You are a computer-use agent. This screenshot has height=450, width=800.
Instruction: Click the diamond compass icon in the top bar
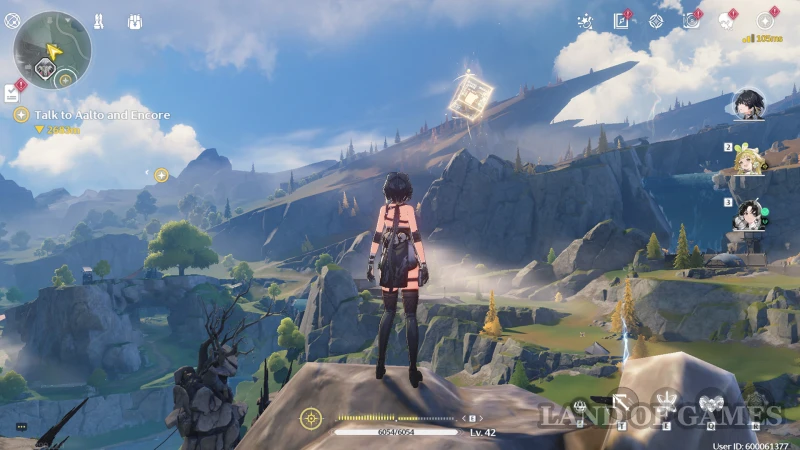(x=656, y=21)
